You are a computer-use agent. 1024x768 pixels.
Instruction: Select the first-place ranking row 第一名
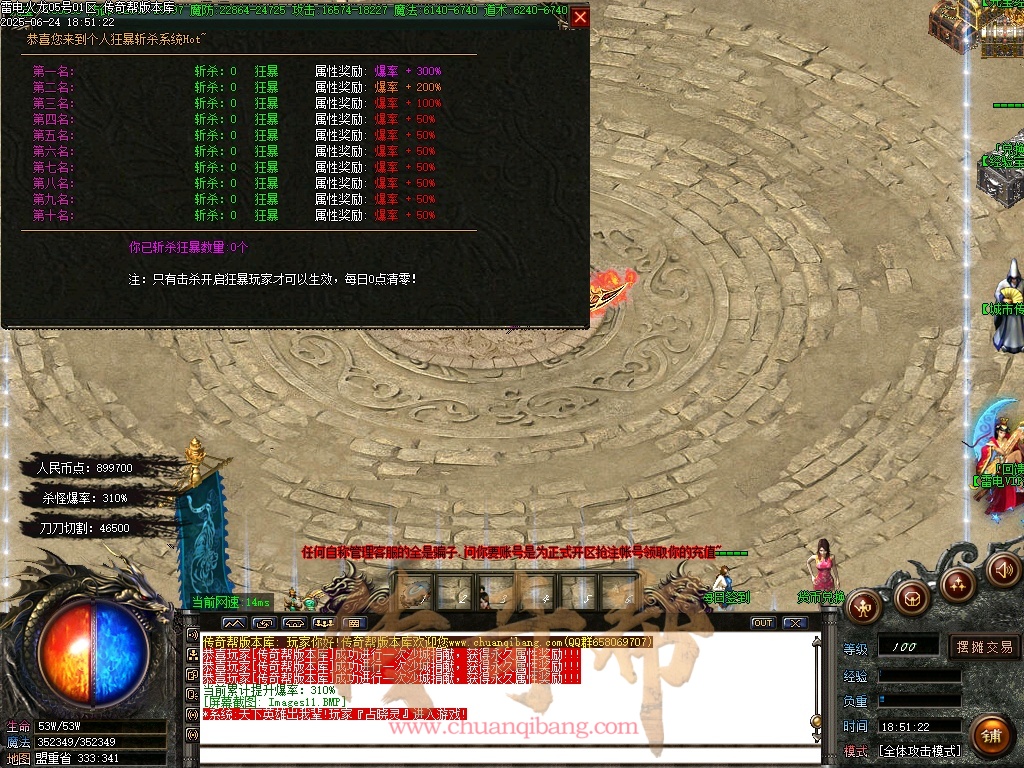[53, 71]
